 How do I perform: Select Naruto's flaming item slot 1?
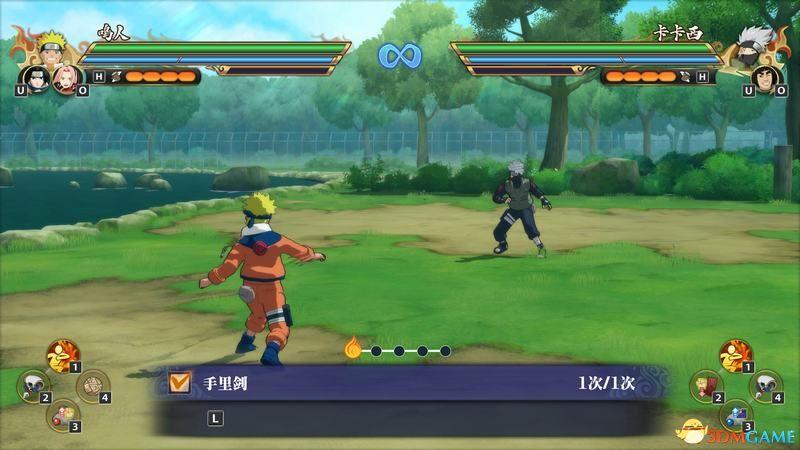(62, 354)
